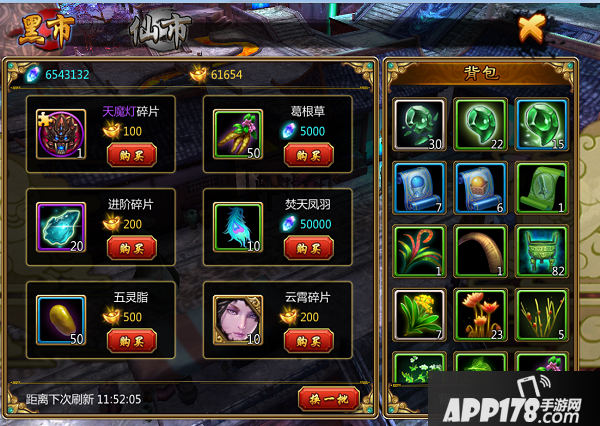The height and width of the screenshot is (426, 600).
Task: Select the 焚天凤羽 feather icon
Action: pyautogui.click(x=238, y=226)
